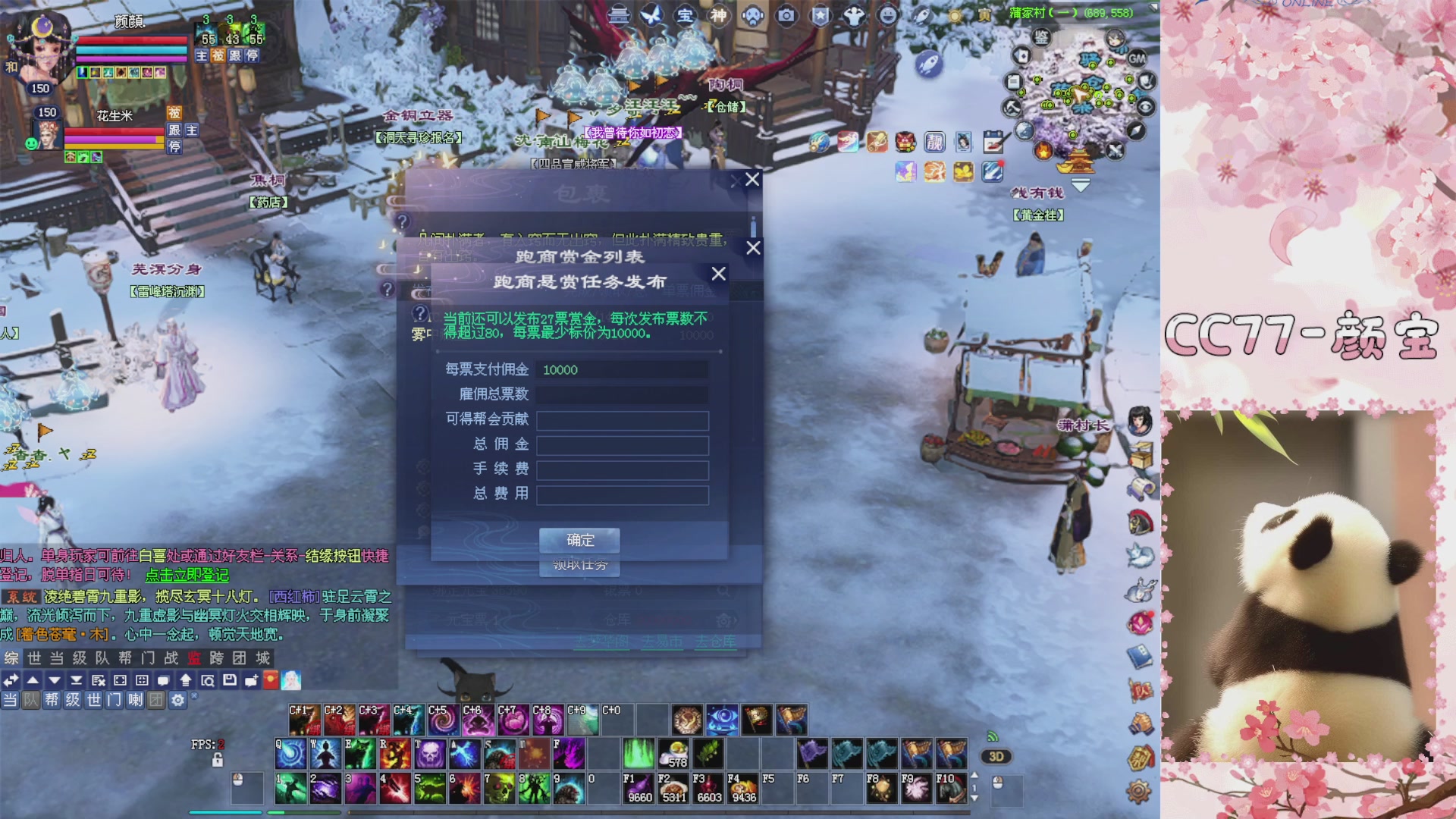Open the compass icon on the minimap border

click(1136, 130)
